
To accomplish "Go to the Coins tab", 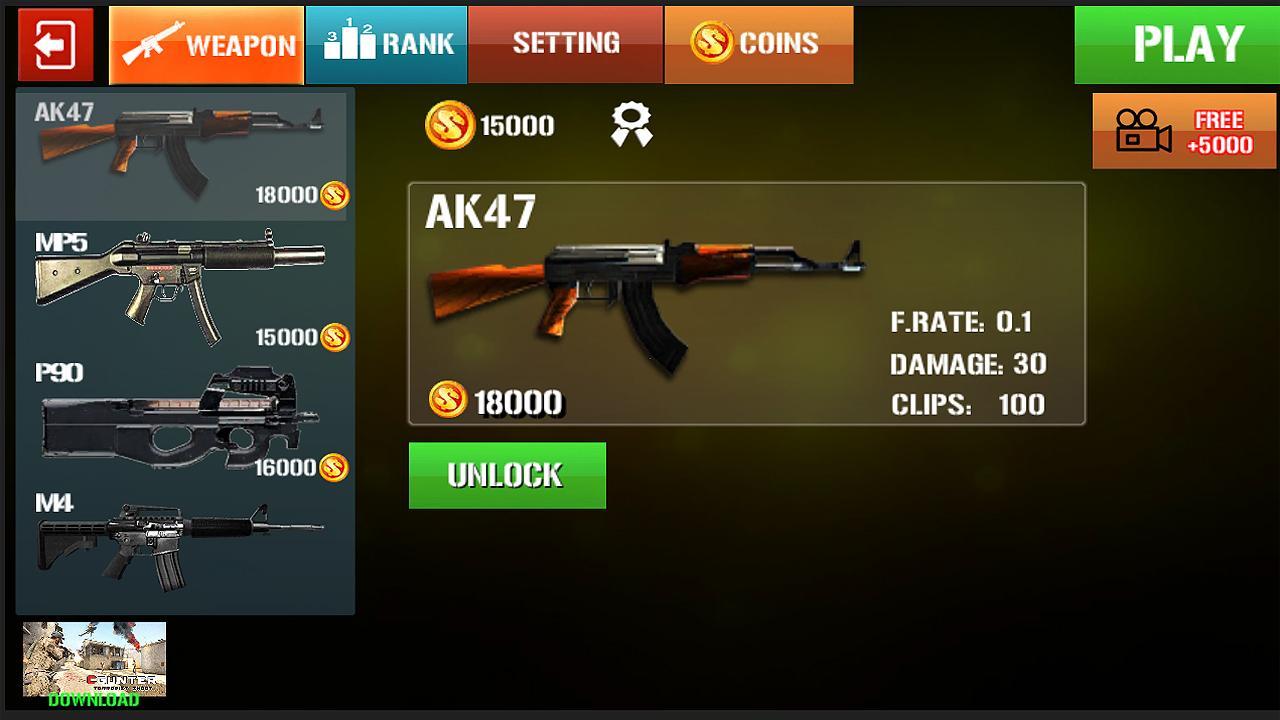I will tap(758, 45).
